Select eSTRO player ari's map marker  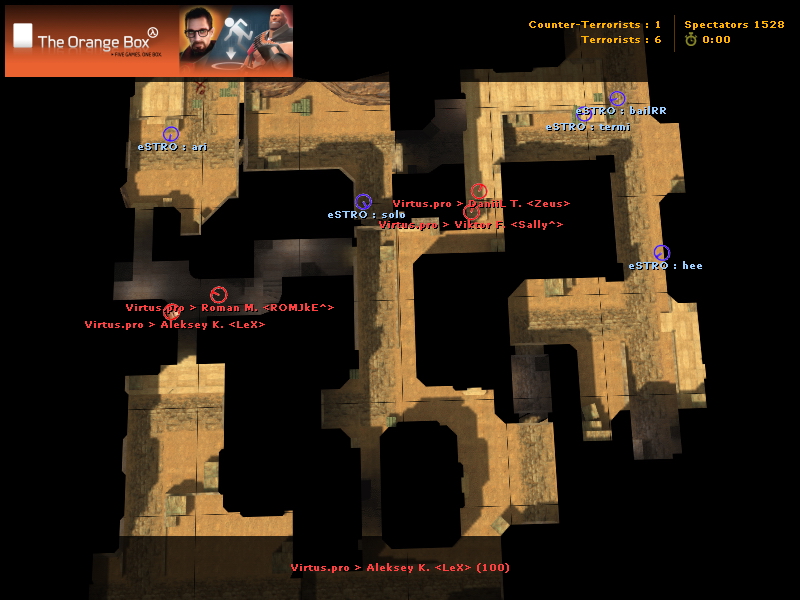pyautogui.click(x=170, y=134)
